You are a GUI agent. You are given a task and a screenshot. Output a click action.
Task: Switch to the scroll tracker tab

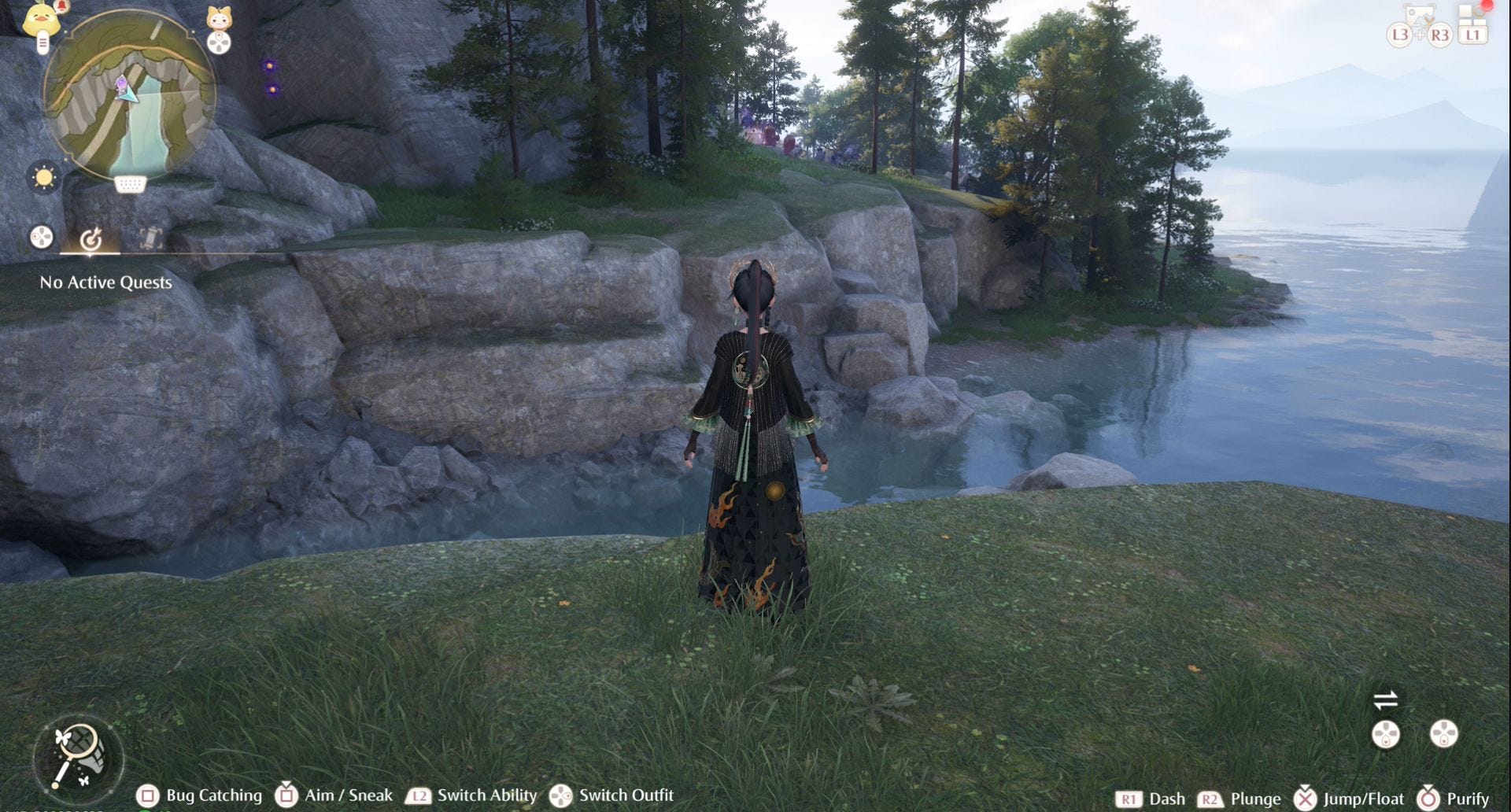(x=150, y=238)
